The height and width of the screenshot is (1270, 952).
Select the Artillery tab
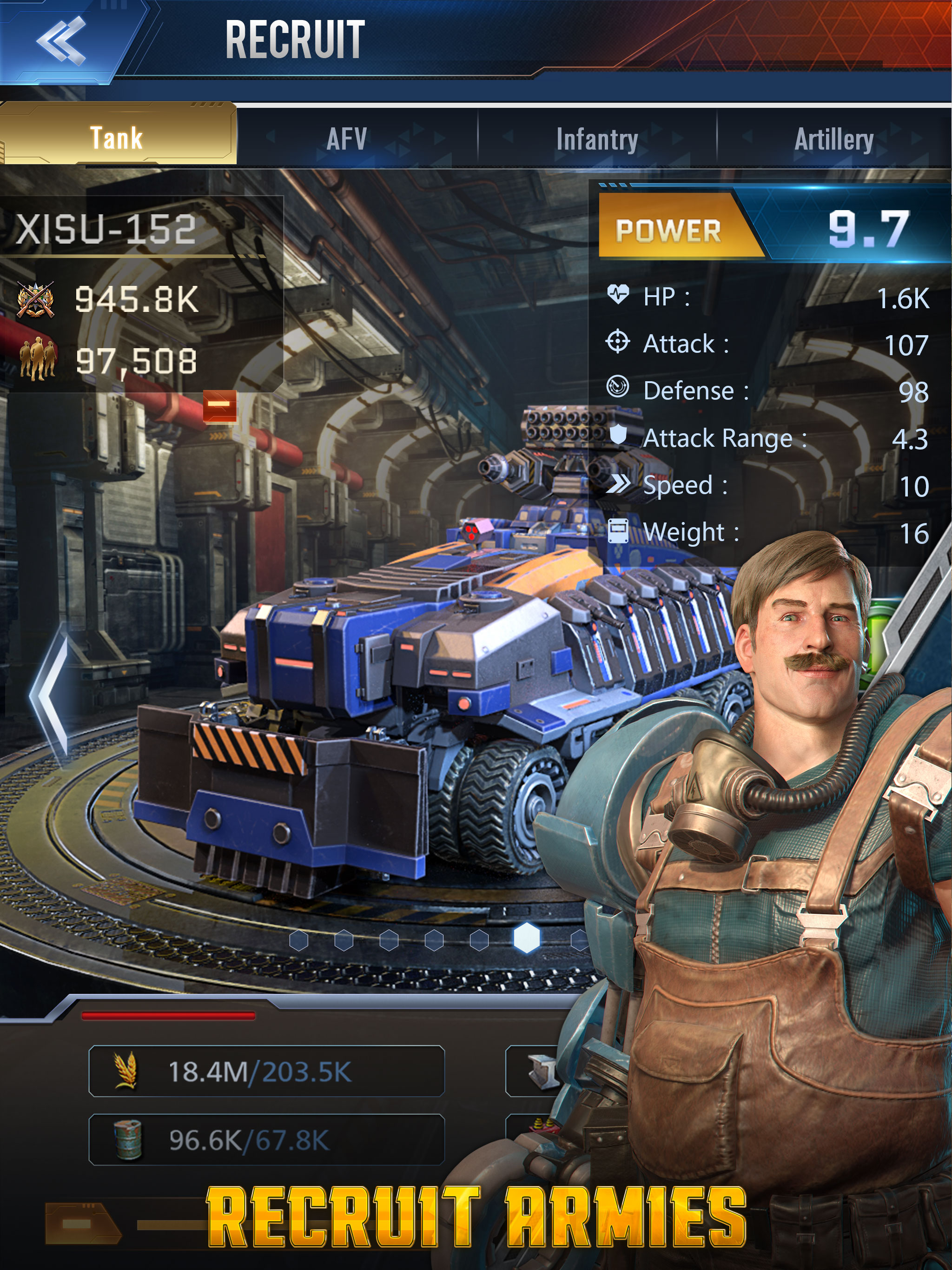pos(834,139)
